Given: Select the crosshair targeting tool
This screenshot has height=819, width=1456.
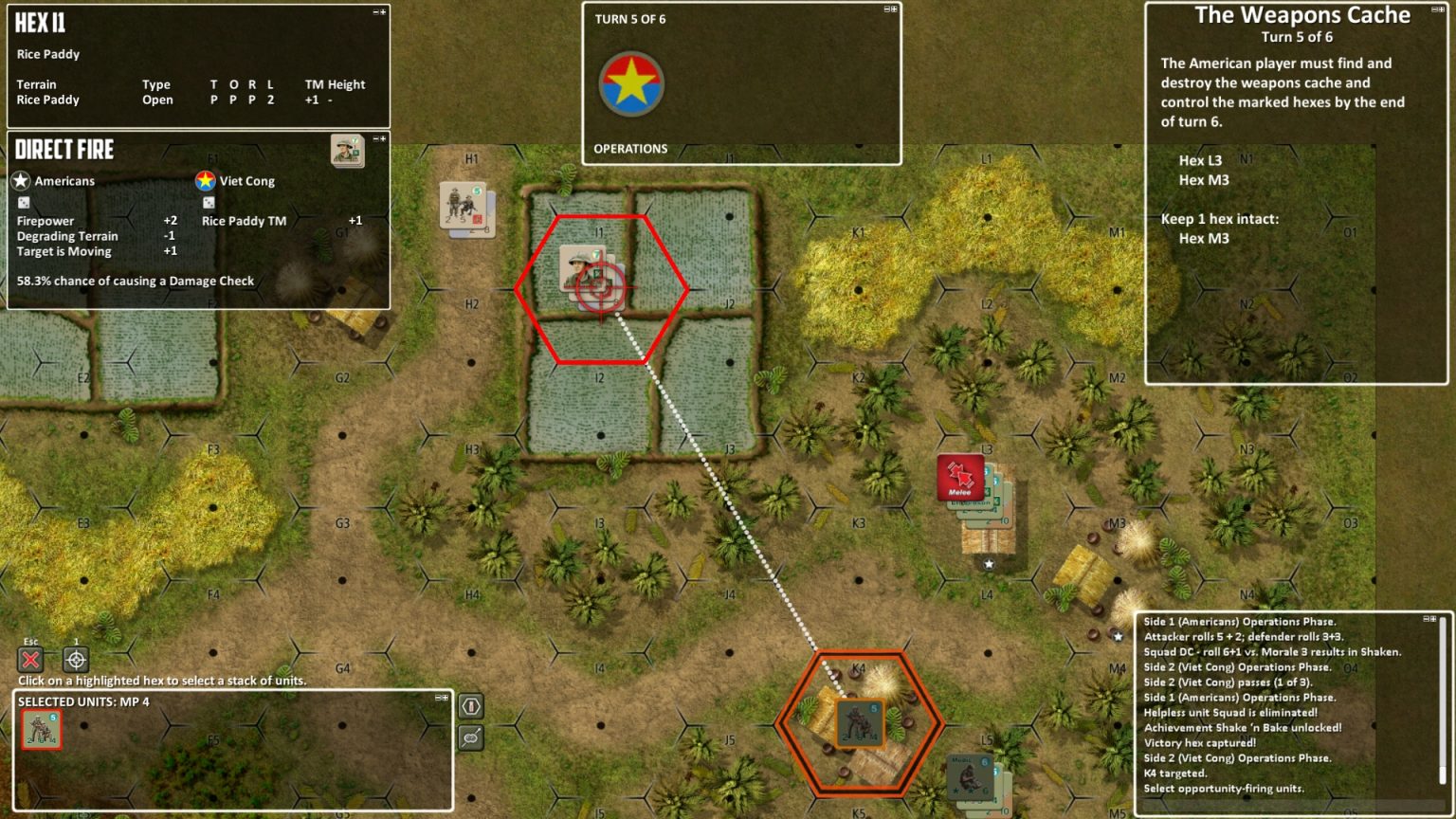Looking at the screenshot, I should pos(75,659).
